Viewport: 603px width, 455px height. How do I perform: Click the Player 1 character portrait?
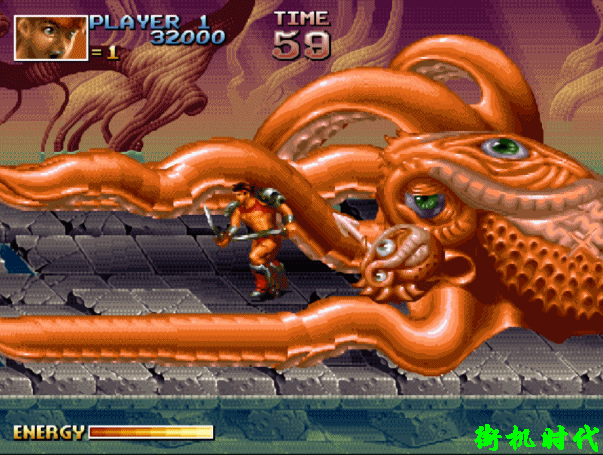click(50, 36)
